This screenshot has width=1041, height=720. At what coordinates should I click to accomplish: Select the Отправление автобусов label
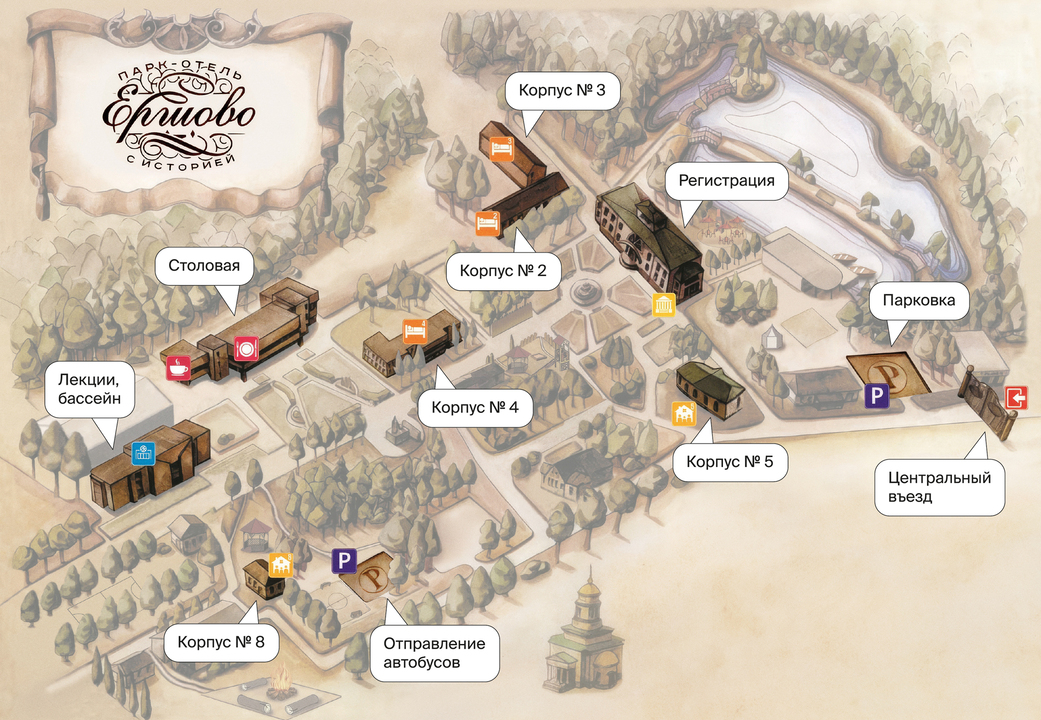(x=434, y=652)
